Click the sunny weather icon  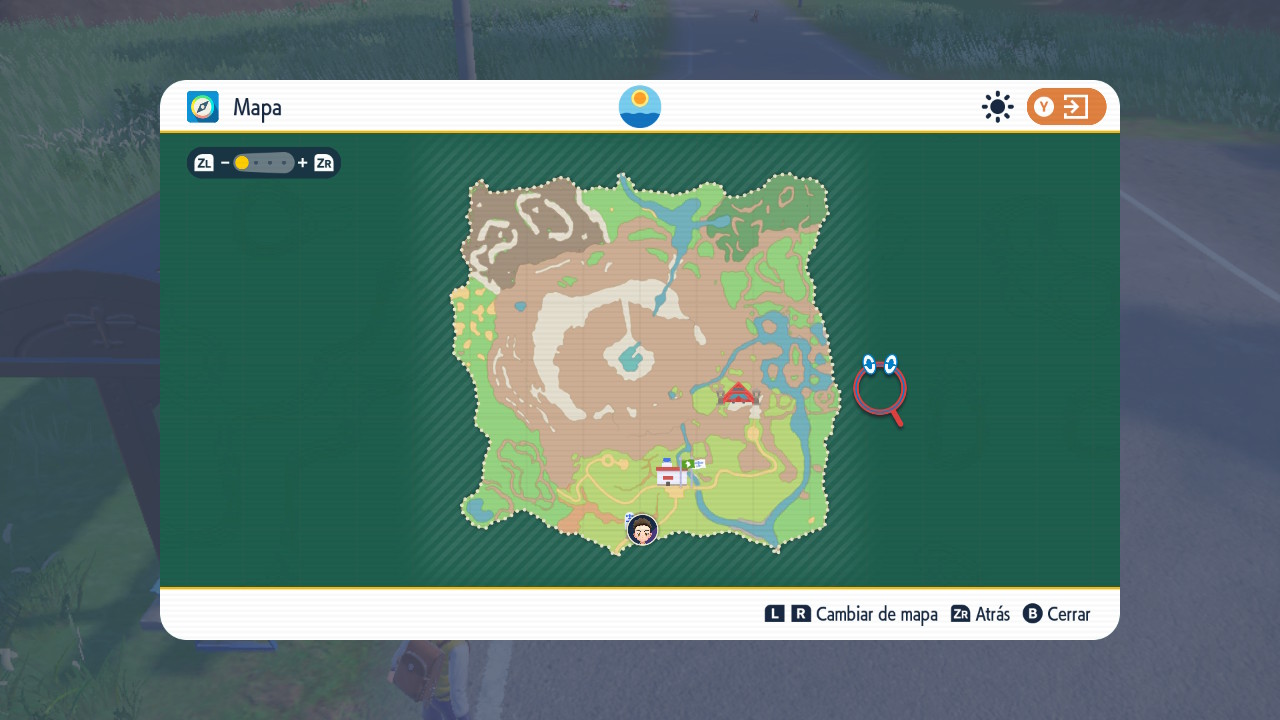pyautogui.click(x=997, y=107)
